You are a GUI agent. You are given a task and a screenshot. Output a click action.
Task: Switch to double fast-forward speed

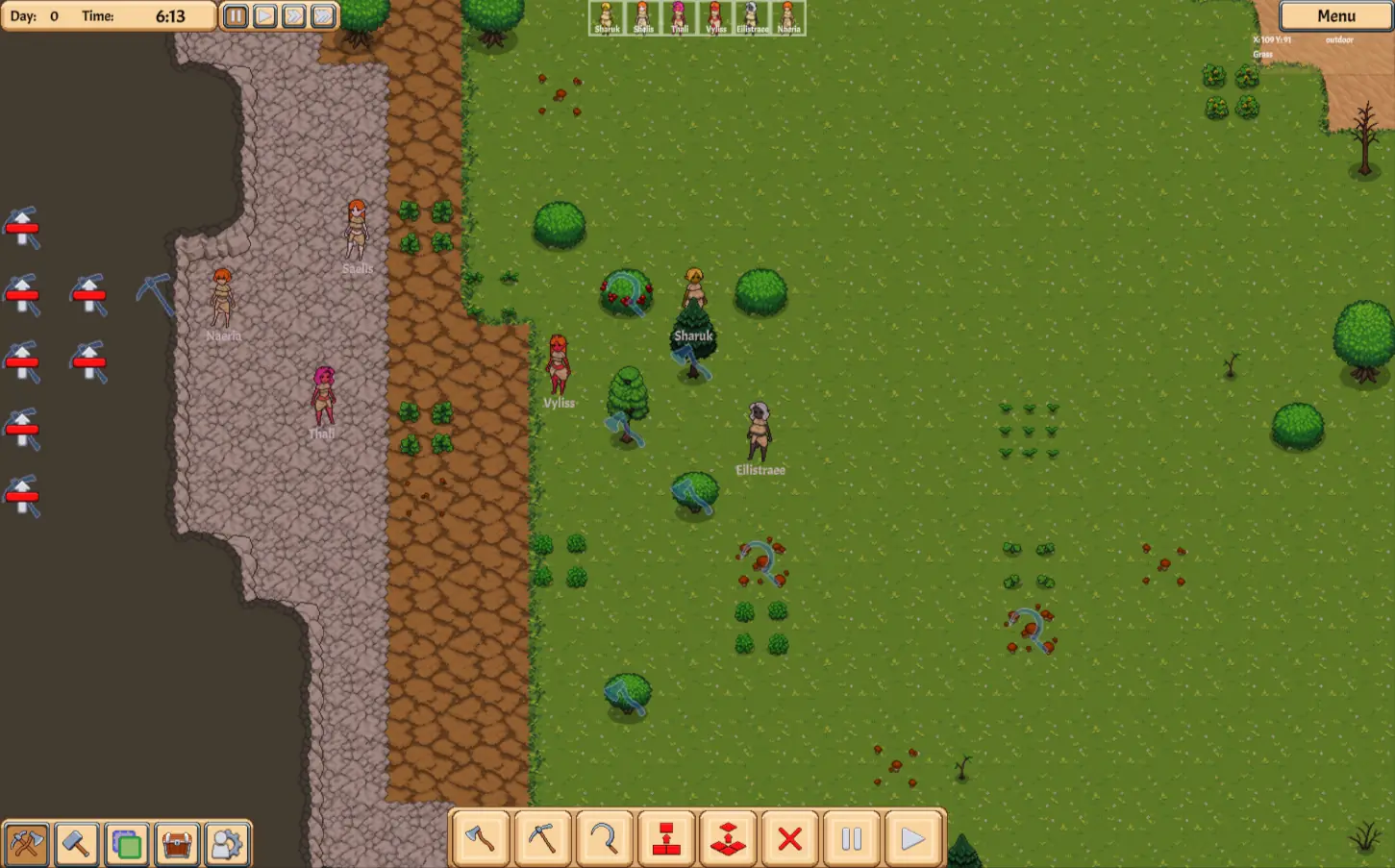[x=294, y=16]
